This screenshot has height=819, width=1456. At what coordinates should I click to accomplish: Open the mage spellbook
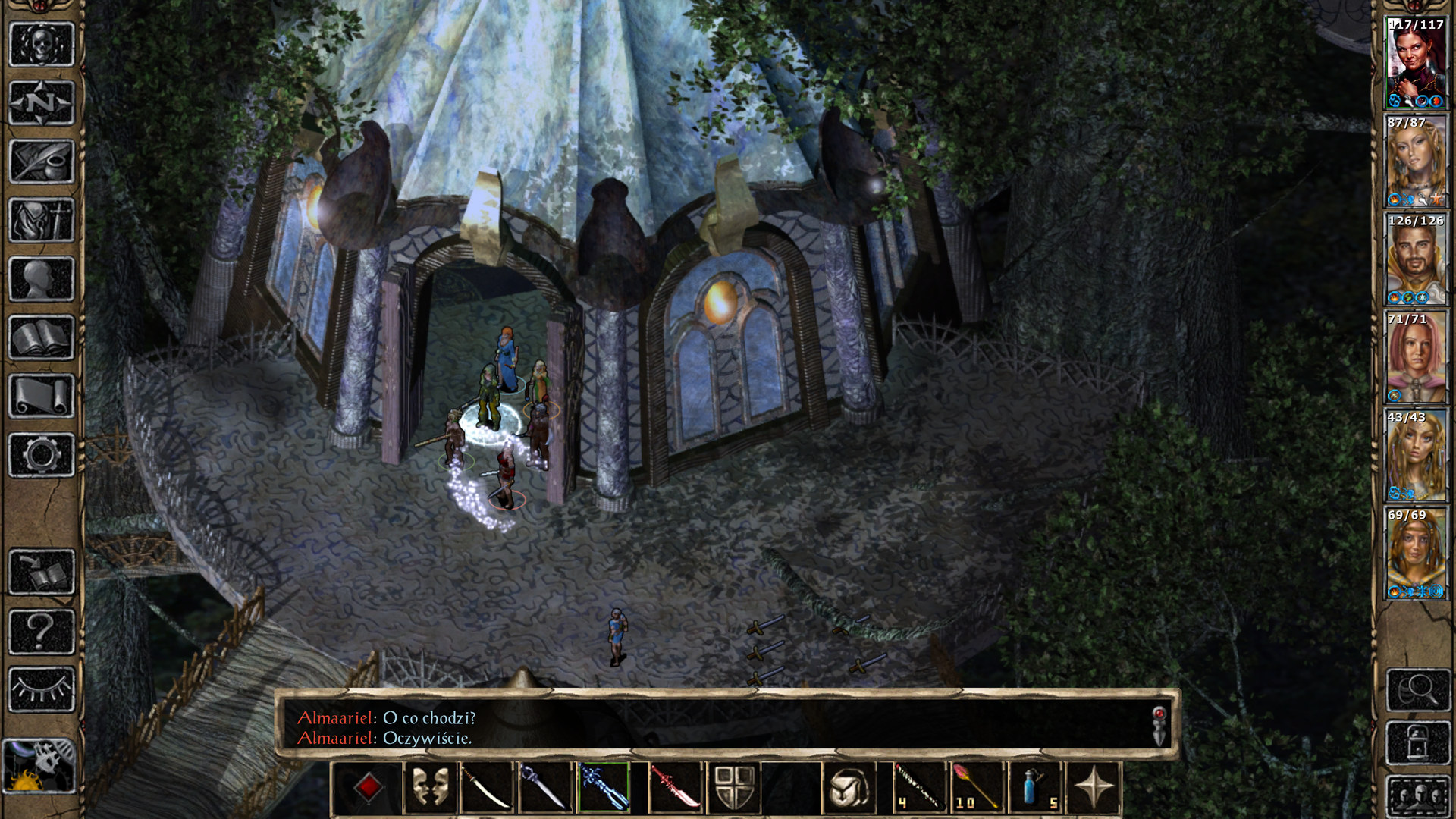point(42,337)
